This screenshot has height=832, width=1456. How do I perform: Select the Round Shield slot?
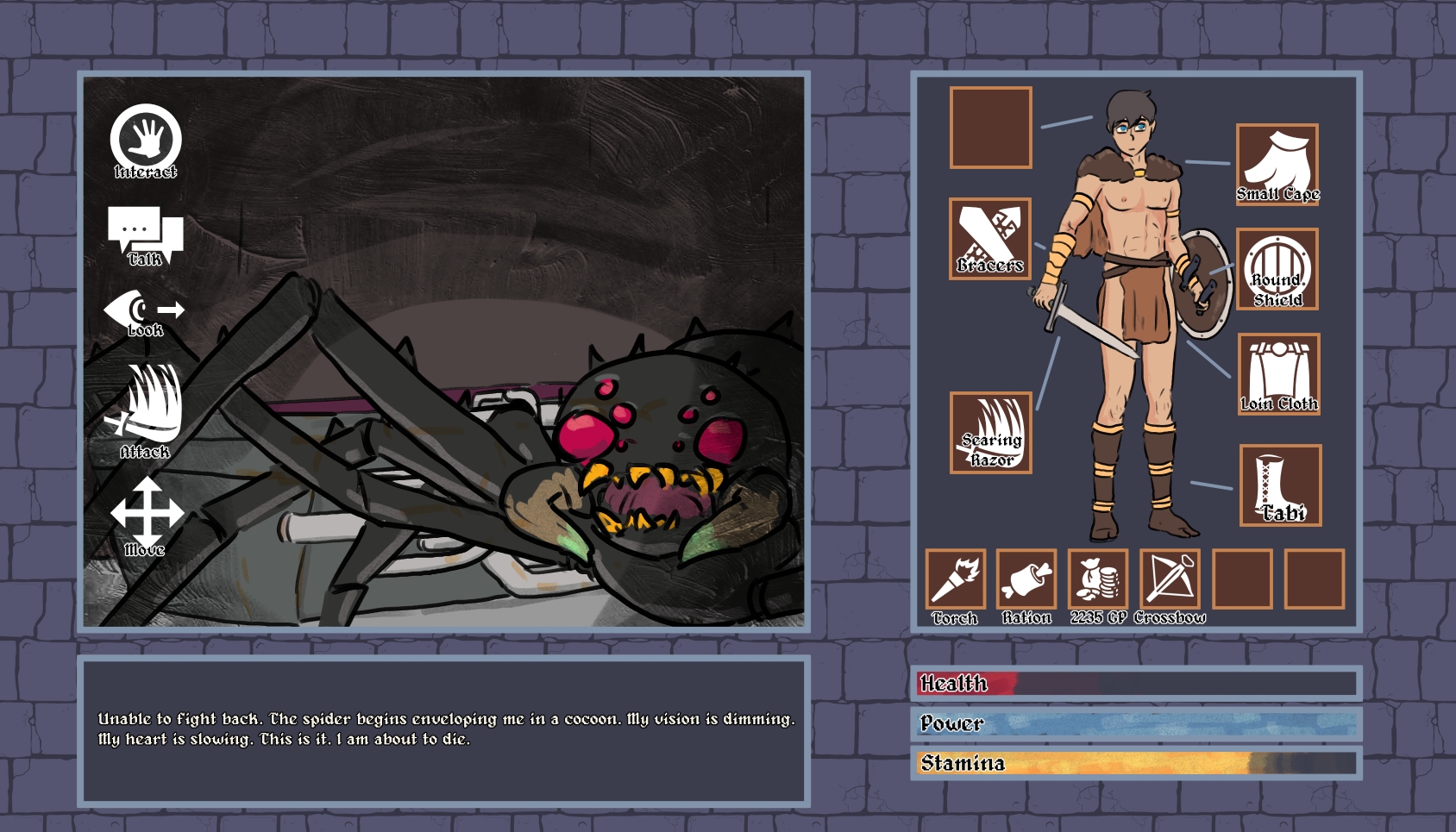tap(1277, 269)
